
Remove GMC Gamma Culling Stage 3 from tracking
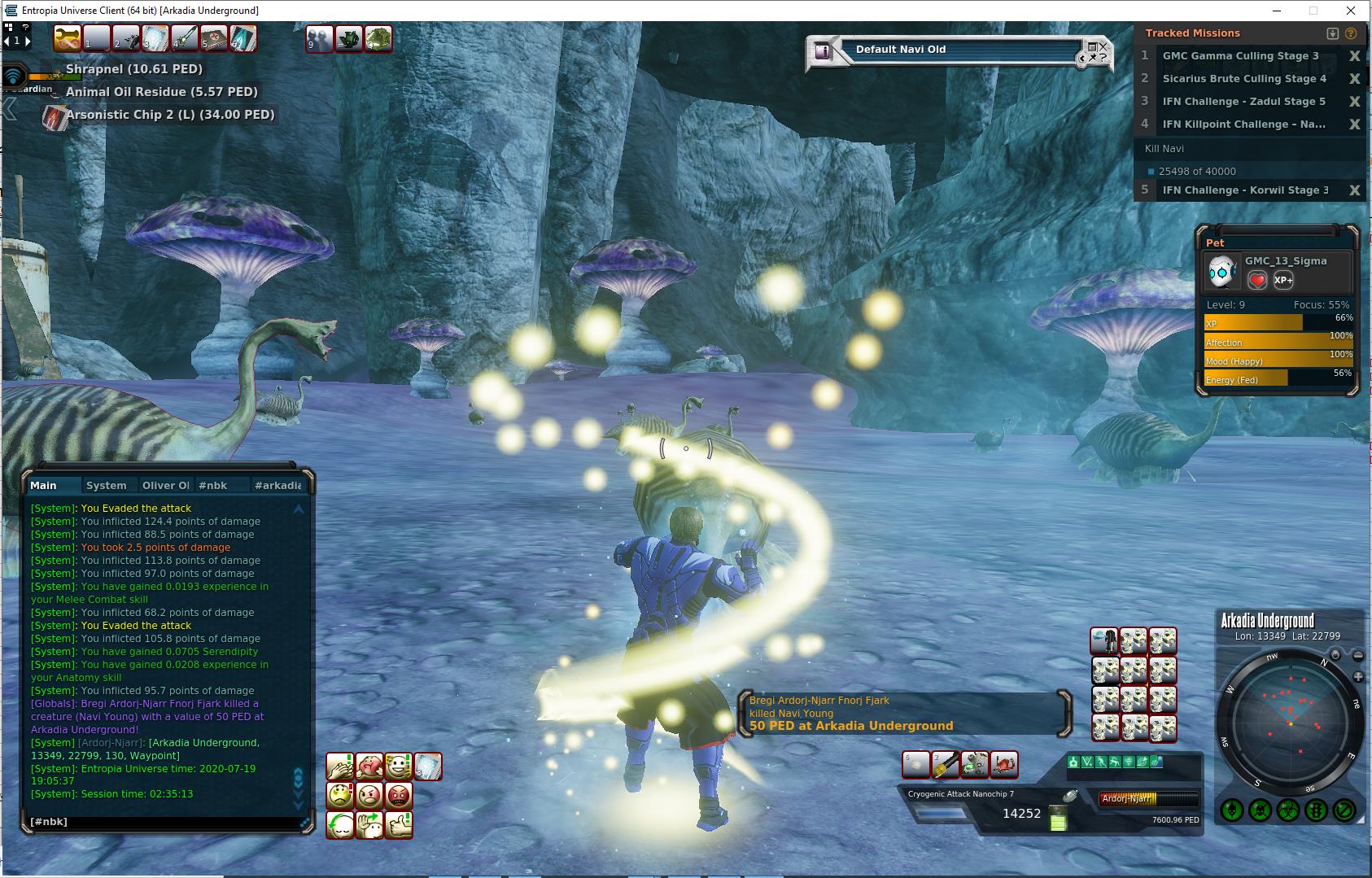click(1354, 56)
